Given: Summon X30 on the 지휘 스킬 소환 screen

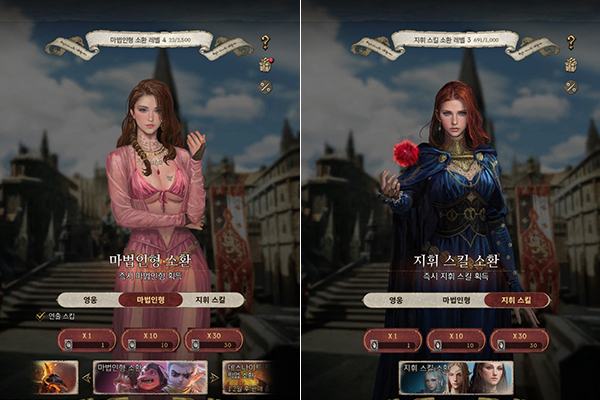Looking at the screenshot, I should click(x=518, y=340).
